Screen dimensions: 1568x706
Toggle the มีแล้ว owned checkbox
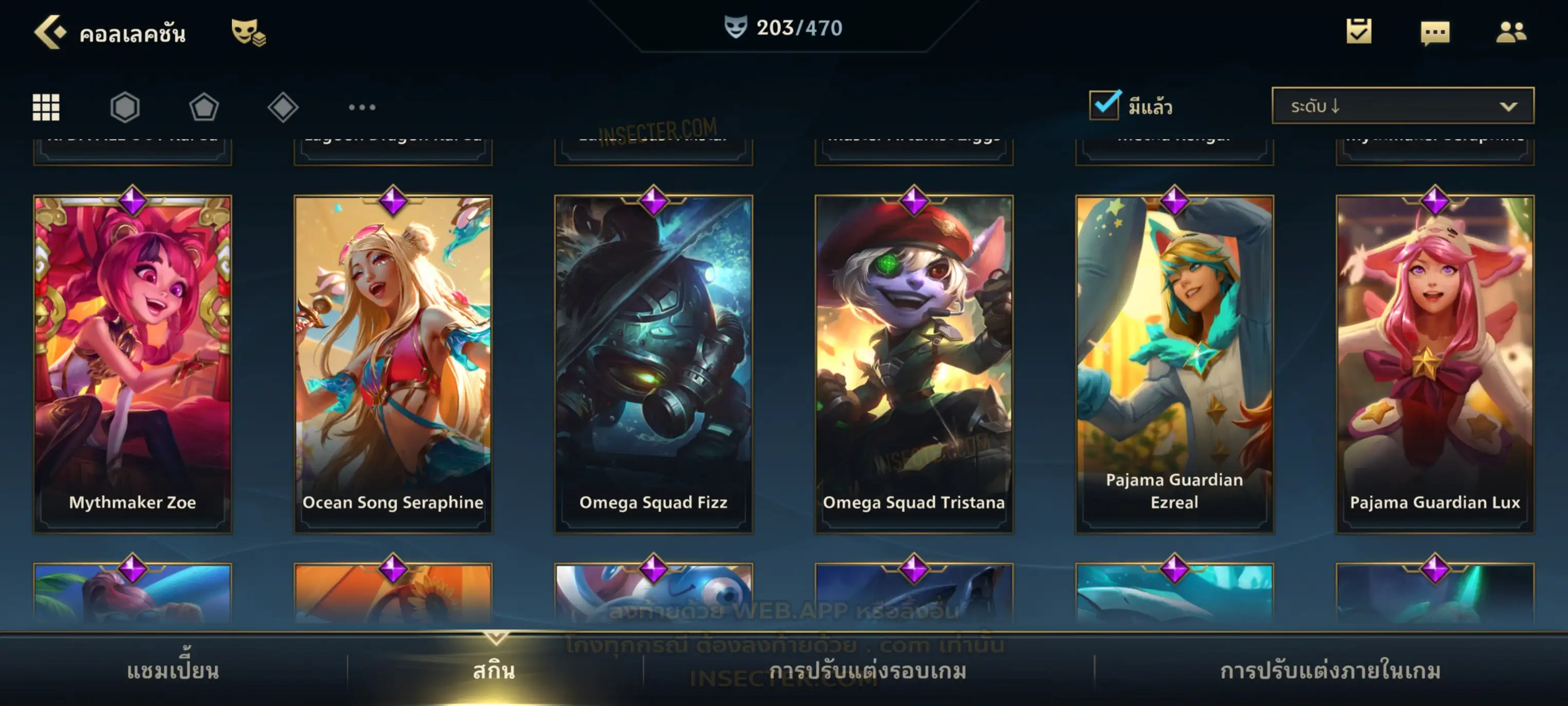click(x=1104, y=105)
